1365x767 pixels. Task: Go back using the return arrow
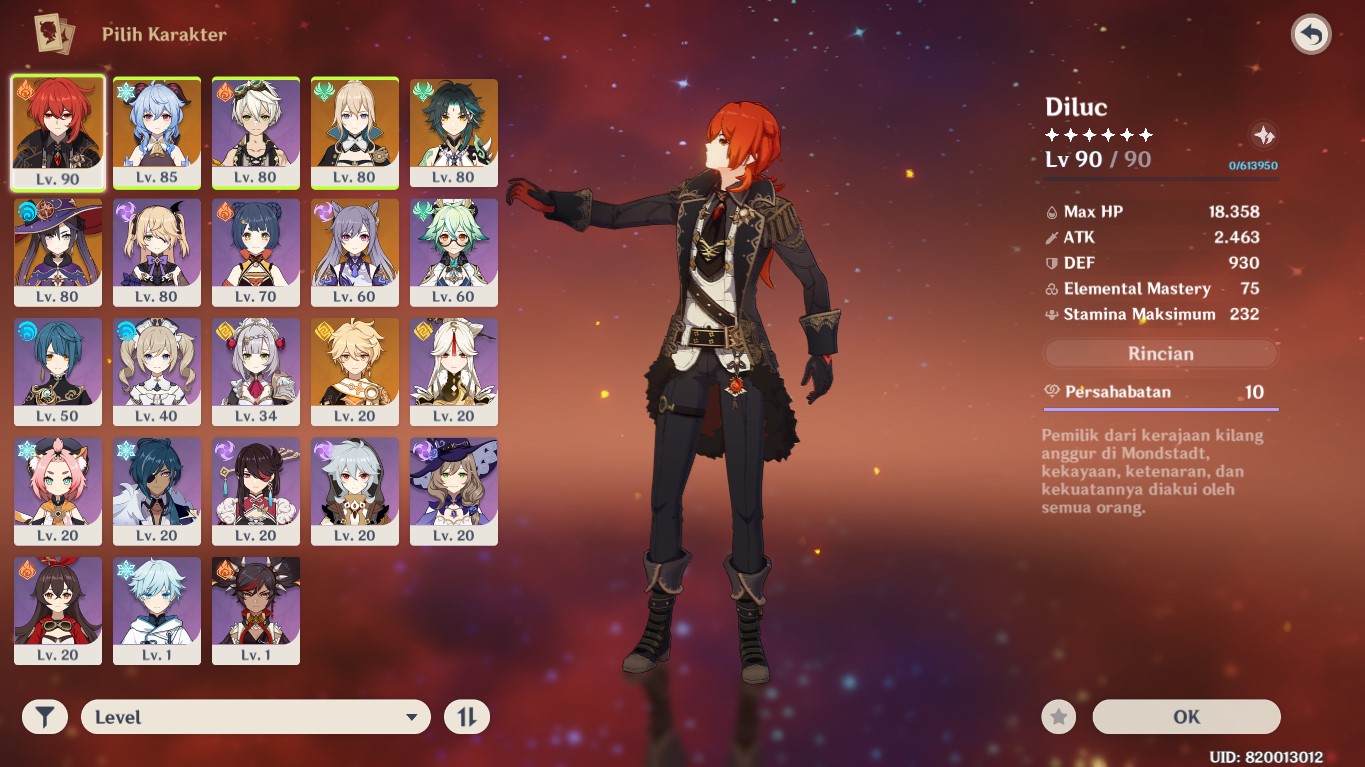1310,35
